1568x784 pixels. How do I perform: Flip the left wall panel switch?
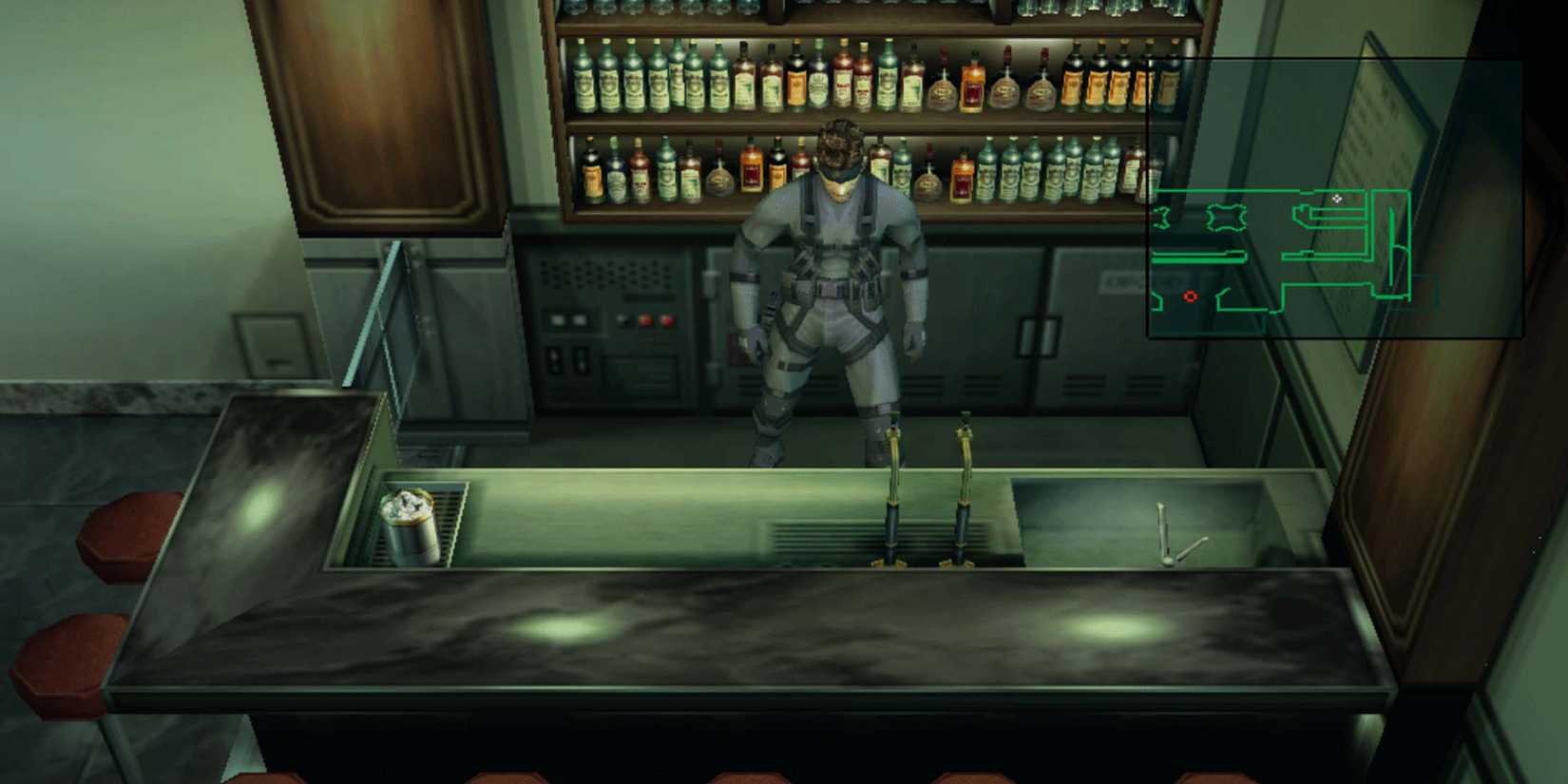552,359
